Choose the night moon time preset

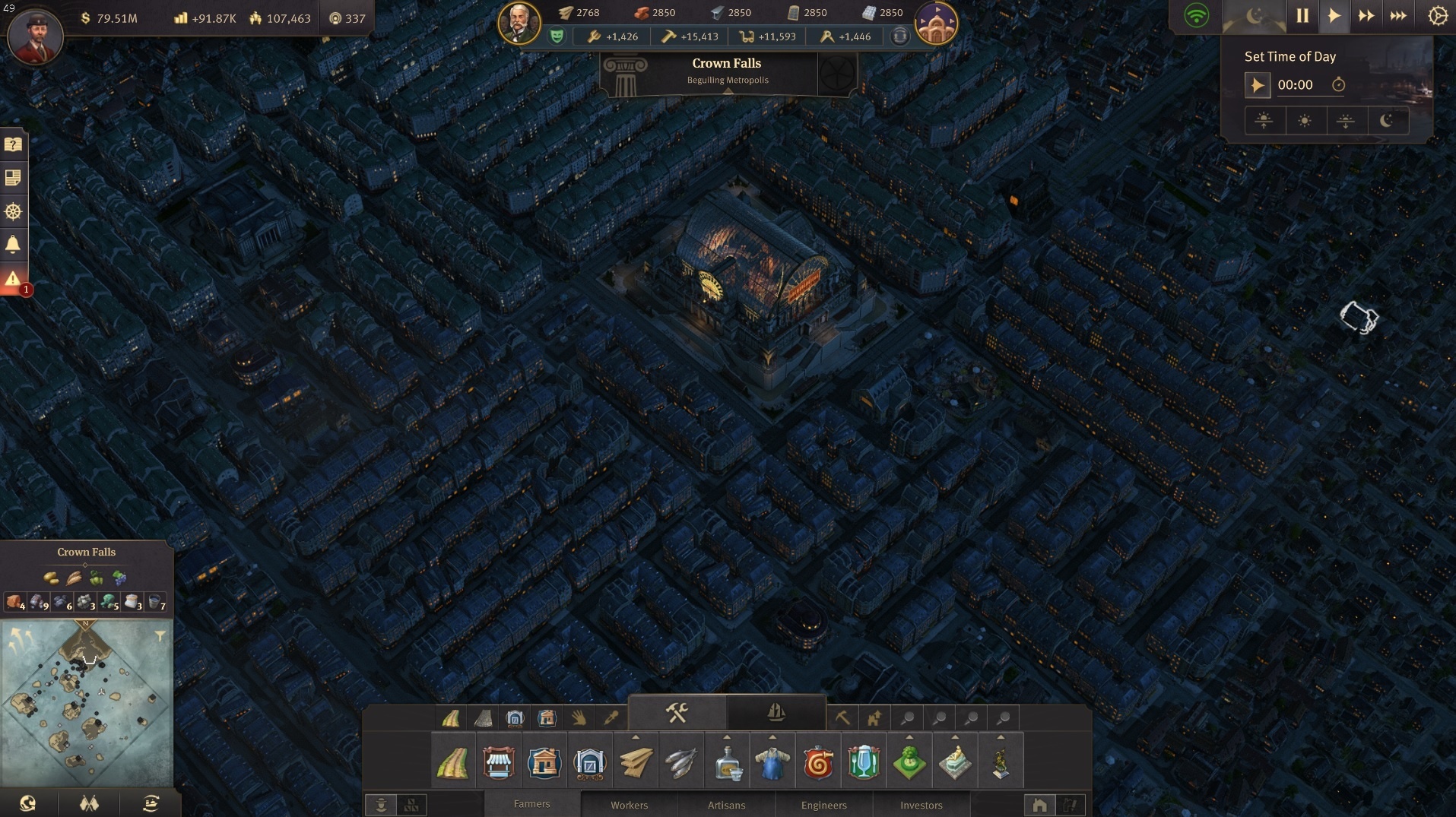click(x=1386, y=121)
